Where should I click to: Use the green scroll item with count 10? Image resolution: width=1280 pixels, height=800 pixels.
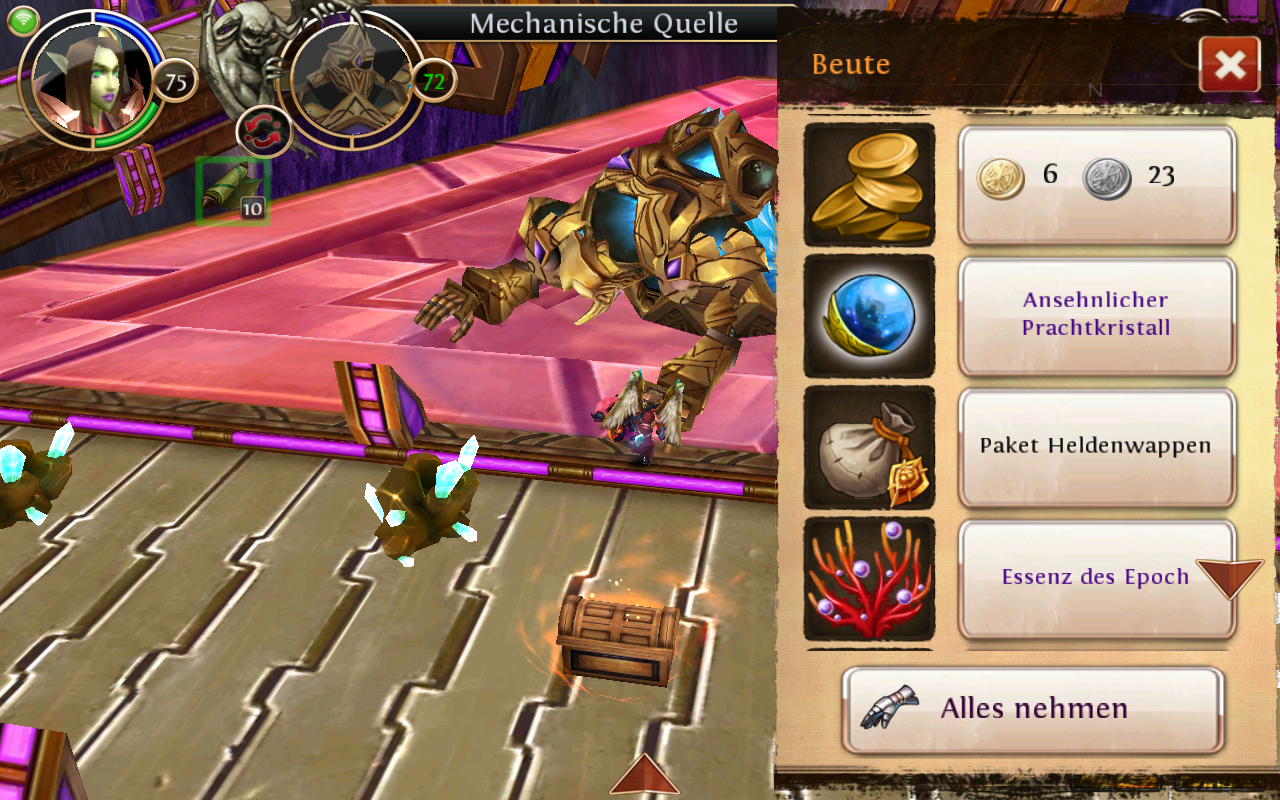[233, 190]
